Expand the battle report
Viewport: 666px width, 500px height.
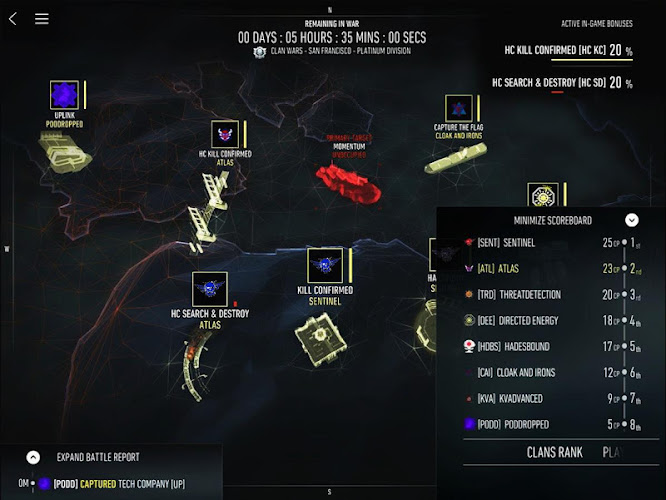point(33,457)
